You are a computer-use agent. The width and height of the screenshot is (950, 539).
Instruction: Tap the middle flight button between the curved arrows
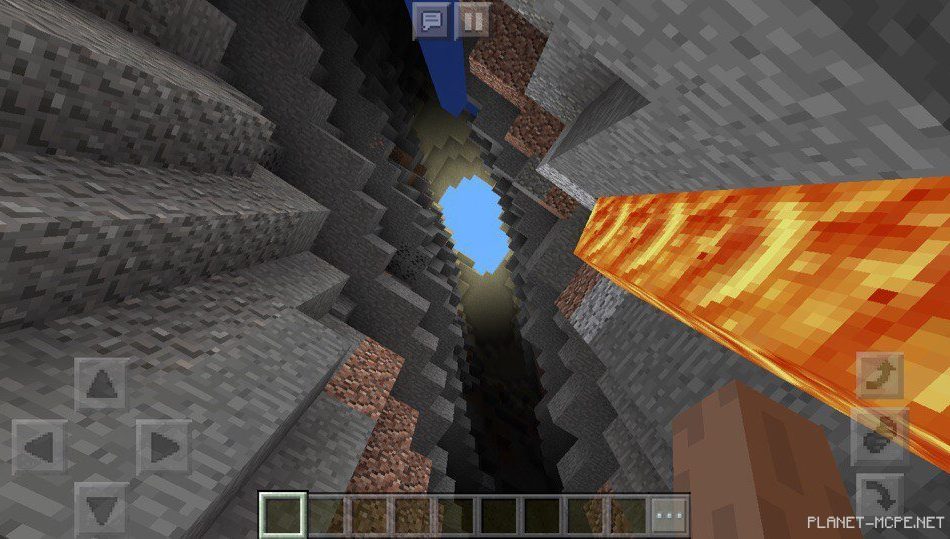point(881,436)
